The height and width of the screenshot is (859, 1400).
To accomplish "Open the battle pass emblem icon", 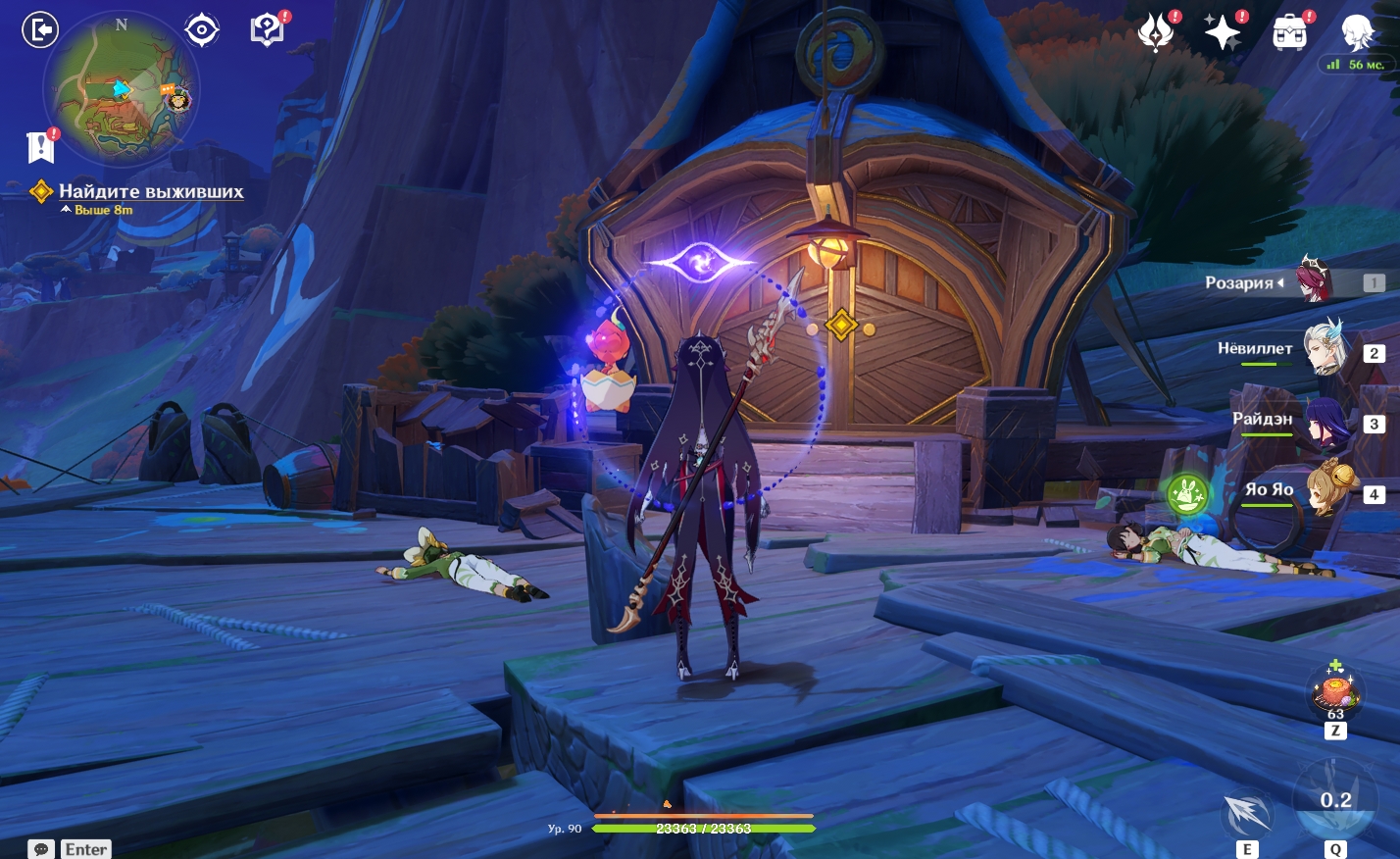I will click(1156, 33).
